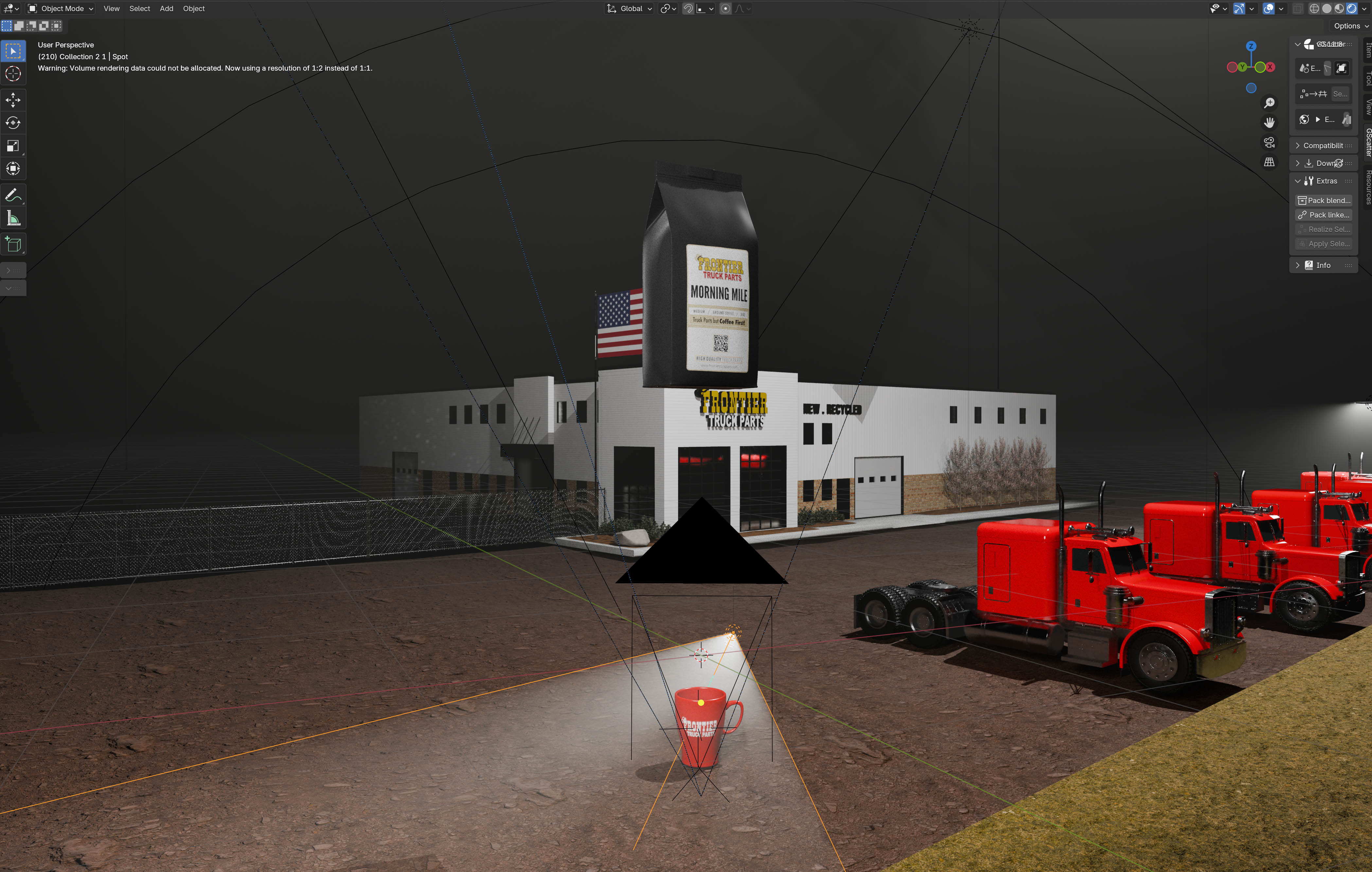Switch to the Resources sidebar tab
Screen dimensions: 1372x872
click(1367, 187)
